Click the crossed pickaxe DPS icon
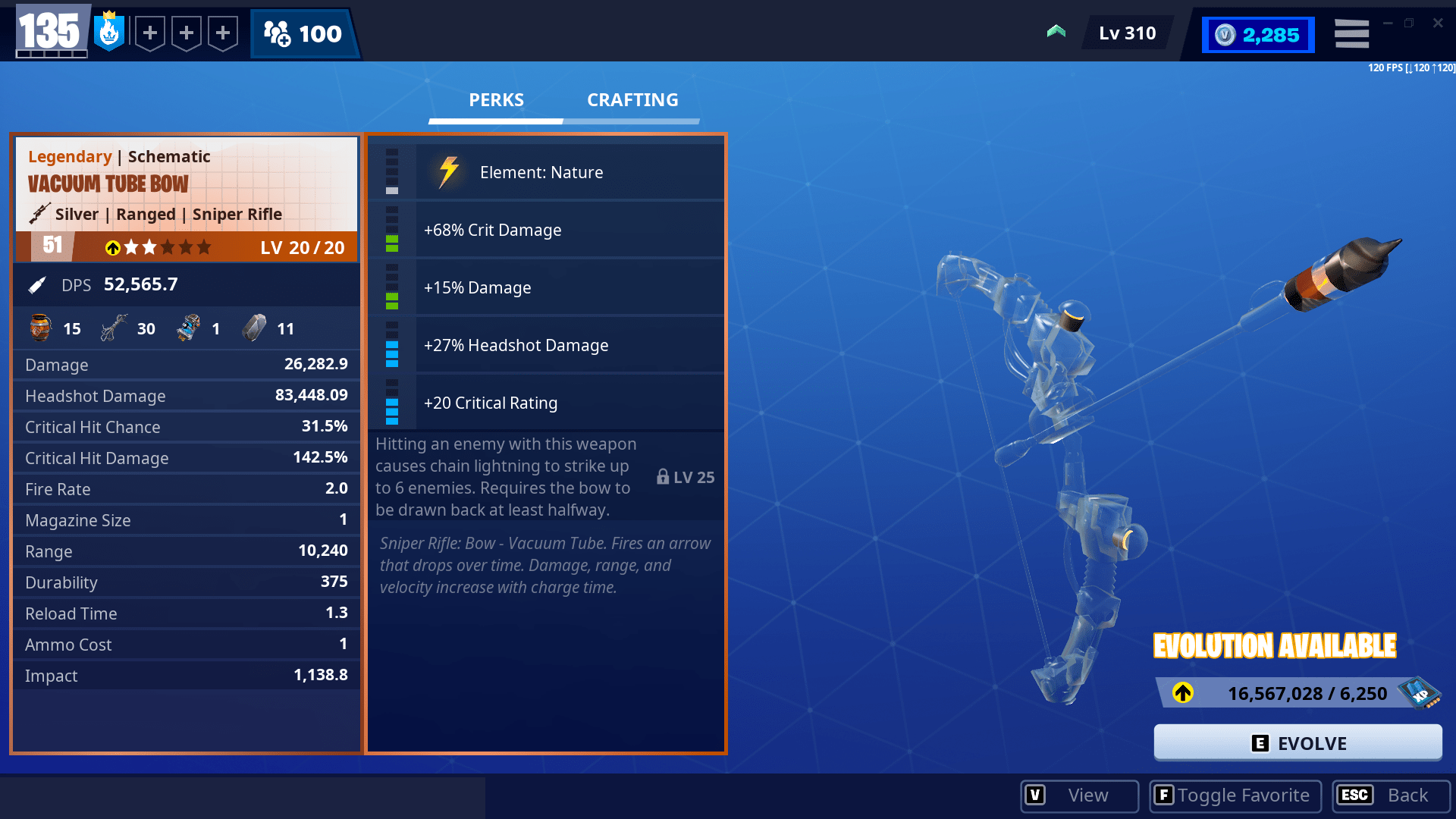This screenshot has width=1456, height=819. (36, 284)
